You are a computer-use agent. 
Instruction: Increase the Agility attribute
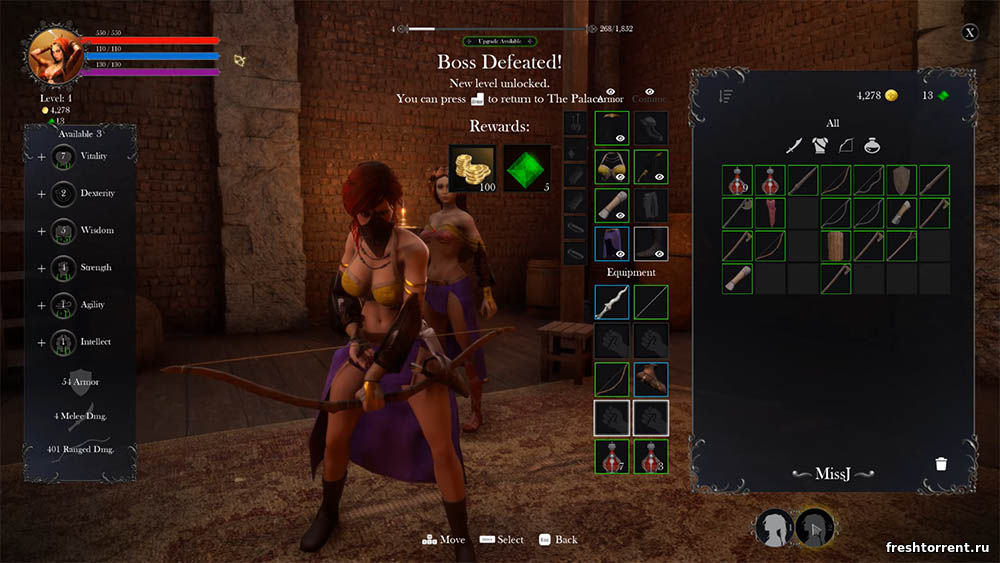[x=41, y=305]
